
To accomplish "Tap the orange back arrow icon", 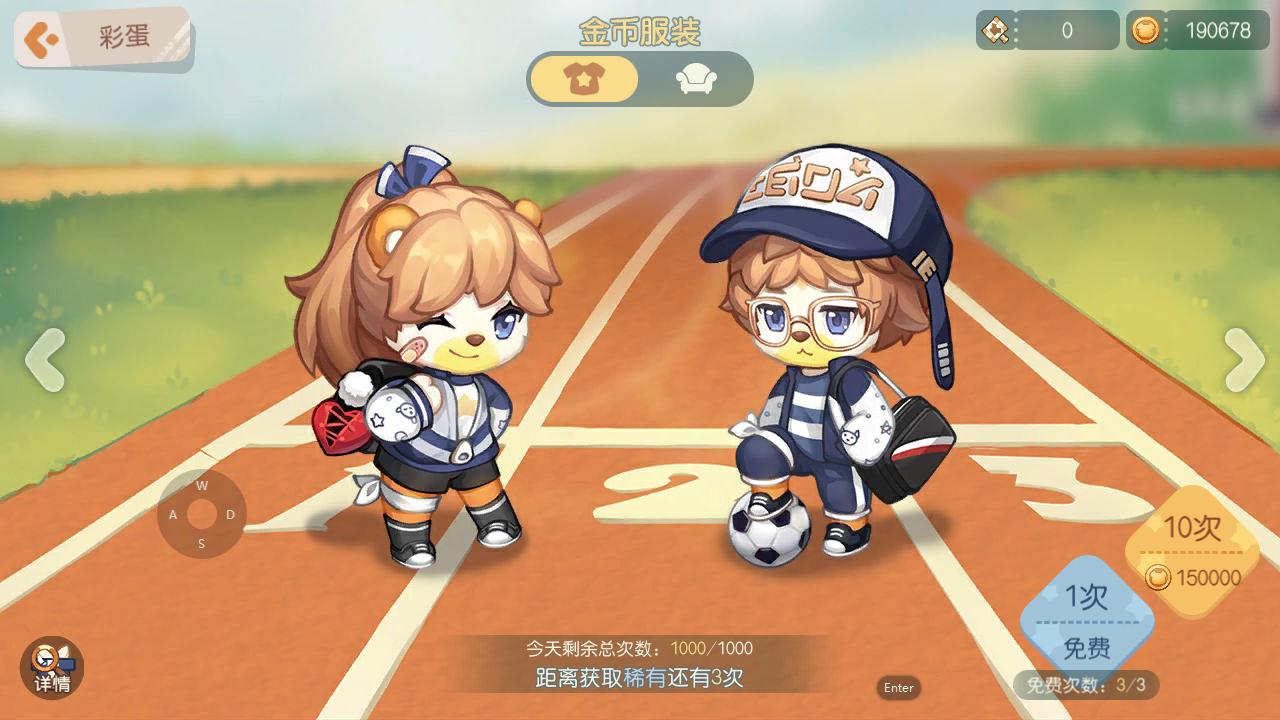I will pyautogui.click(x=42, y=38).
